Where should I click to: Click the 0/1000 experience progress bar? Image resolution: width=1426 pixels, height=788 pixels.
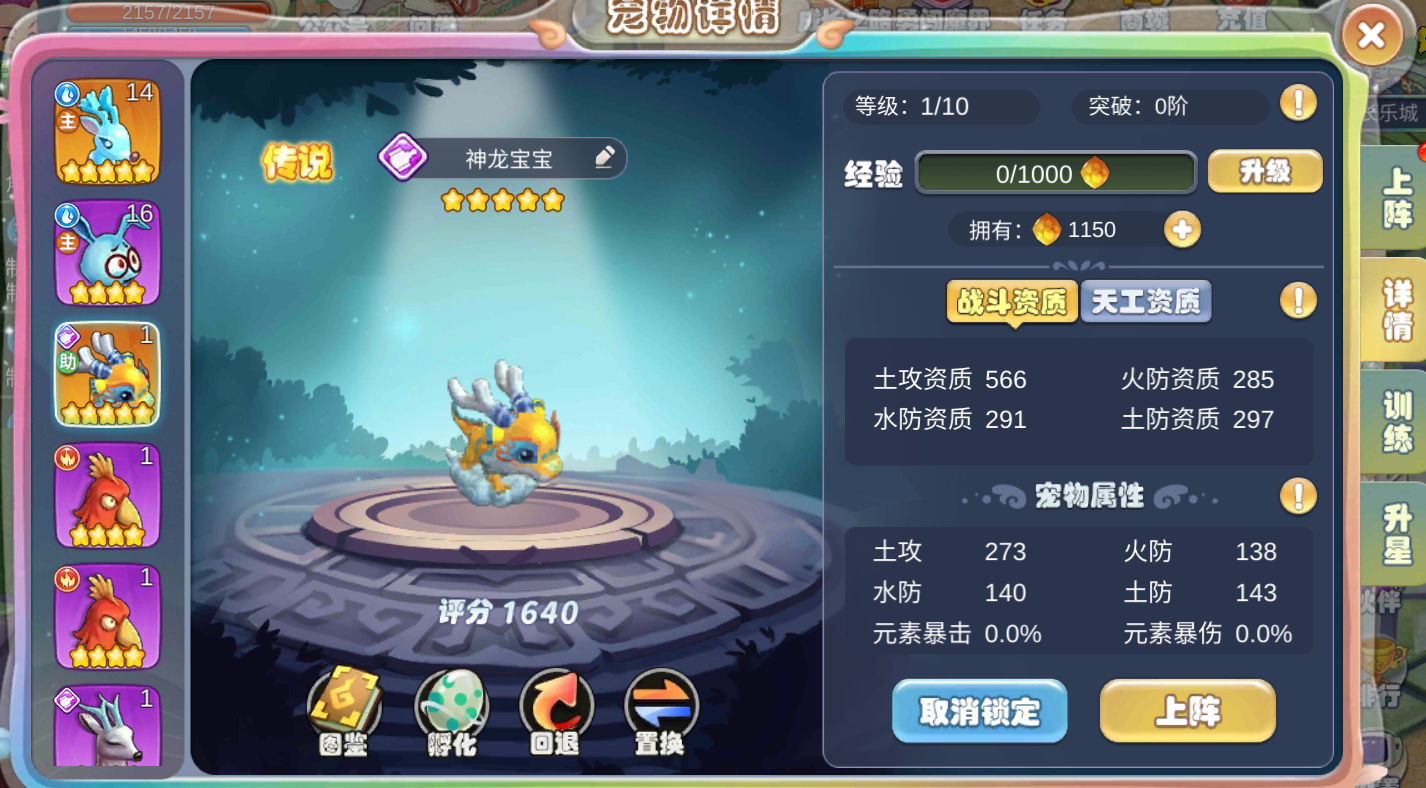[1054, 172]
